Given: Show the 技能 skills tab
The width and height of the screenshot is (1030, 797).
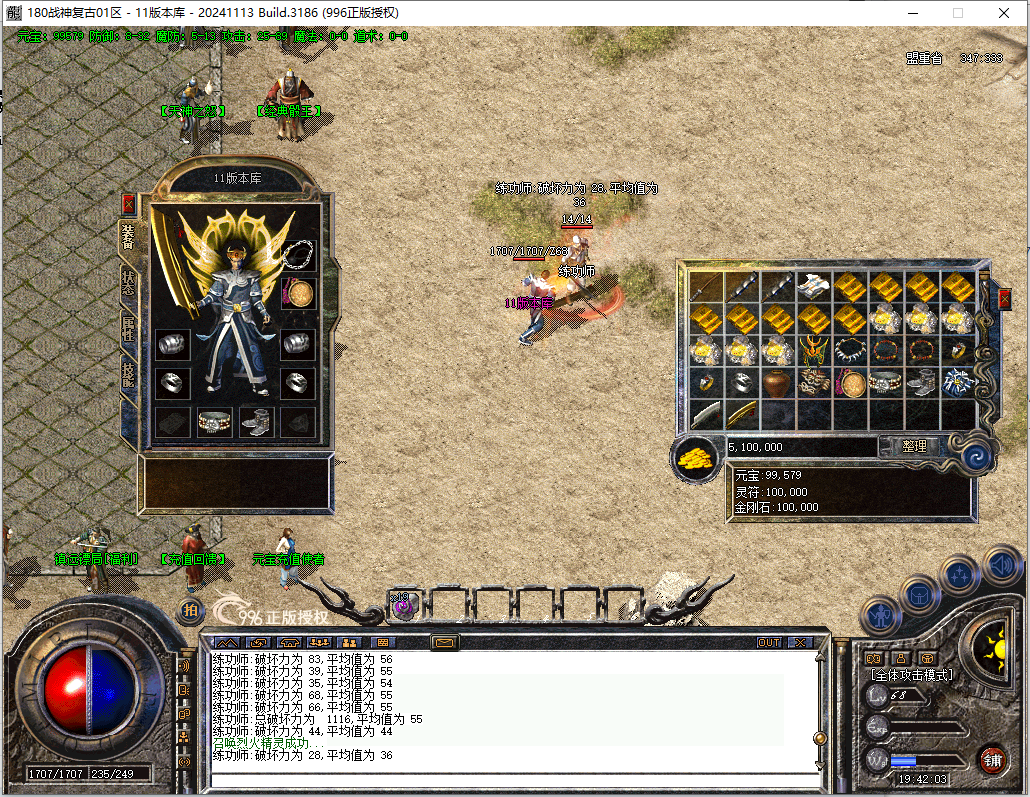Looking at the screenshot, I should 128,376.
